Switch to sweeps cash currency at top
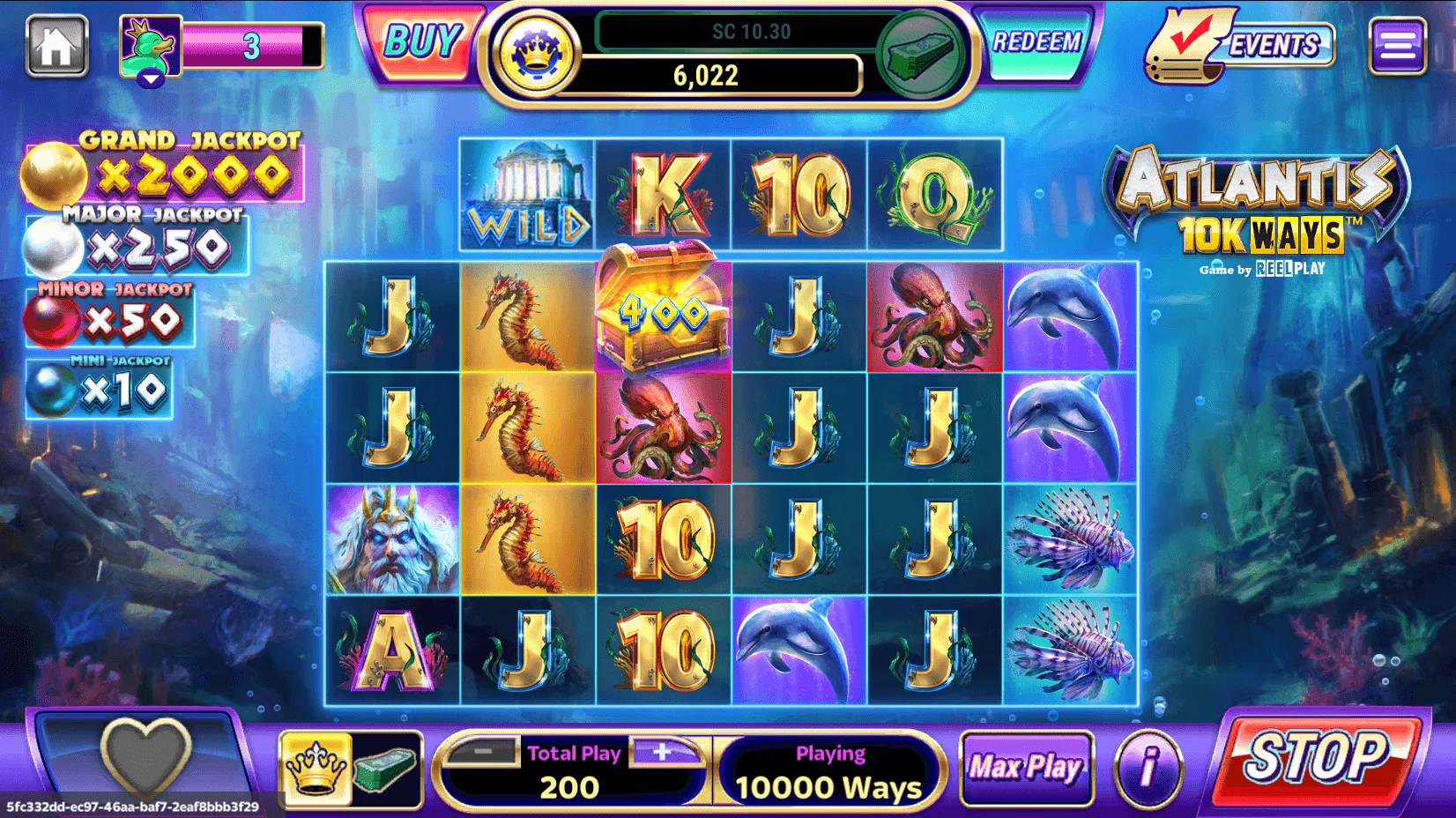Image resolution: width=1456 pixels, height=818 pixels. (918, 54)
